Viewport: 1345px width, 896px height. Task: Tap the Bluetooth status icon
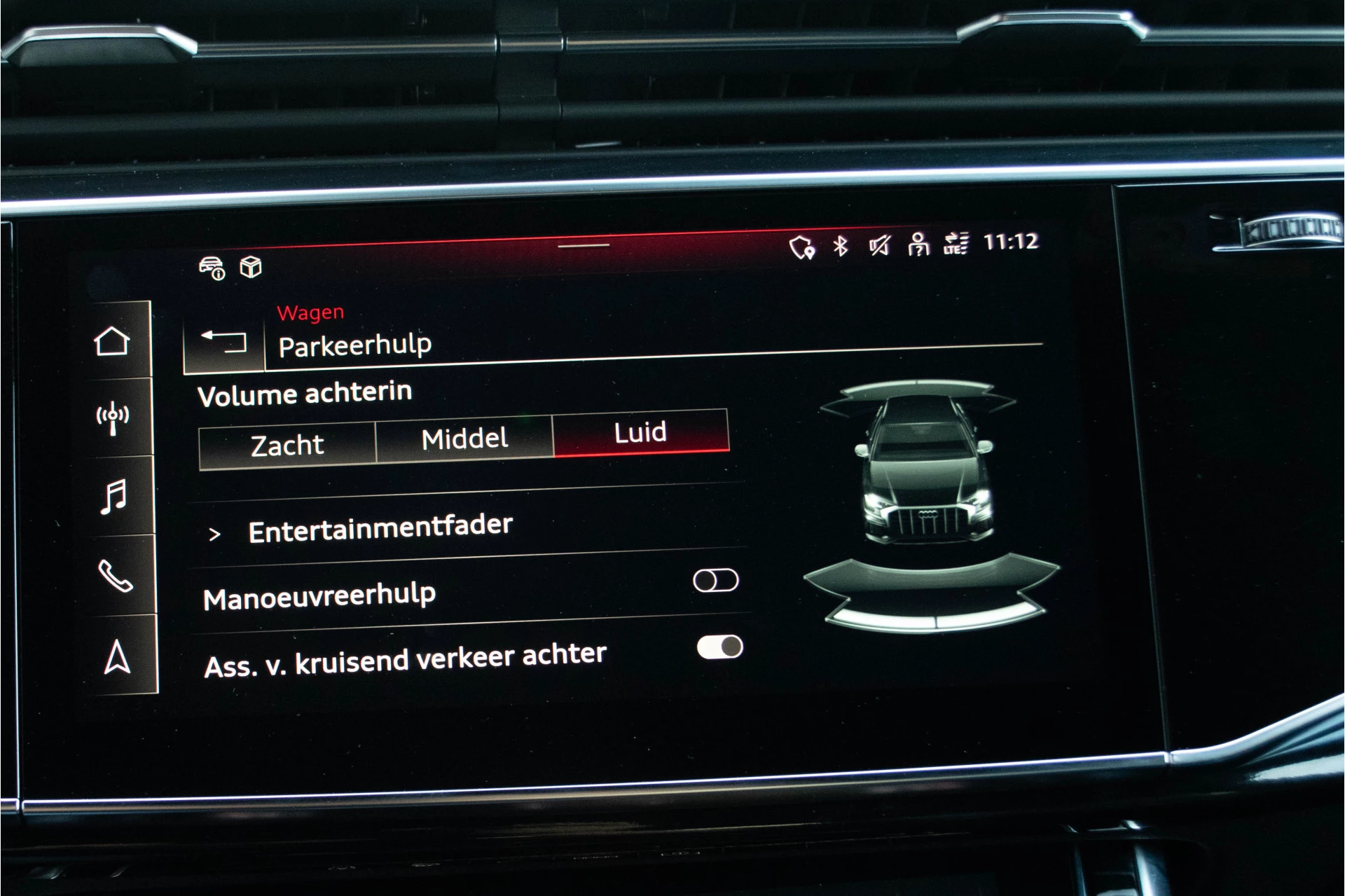(840, 246)
